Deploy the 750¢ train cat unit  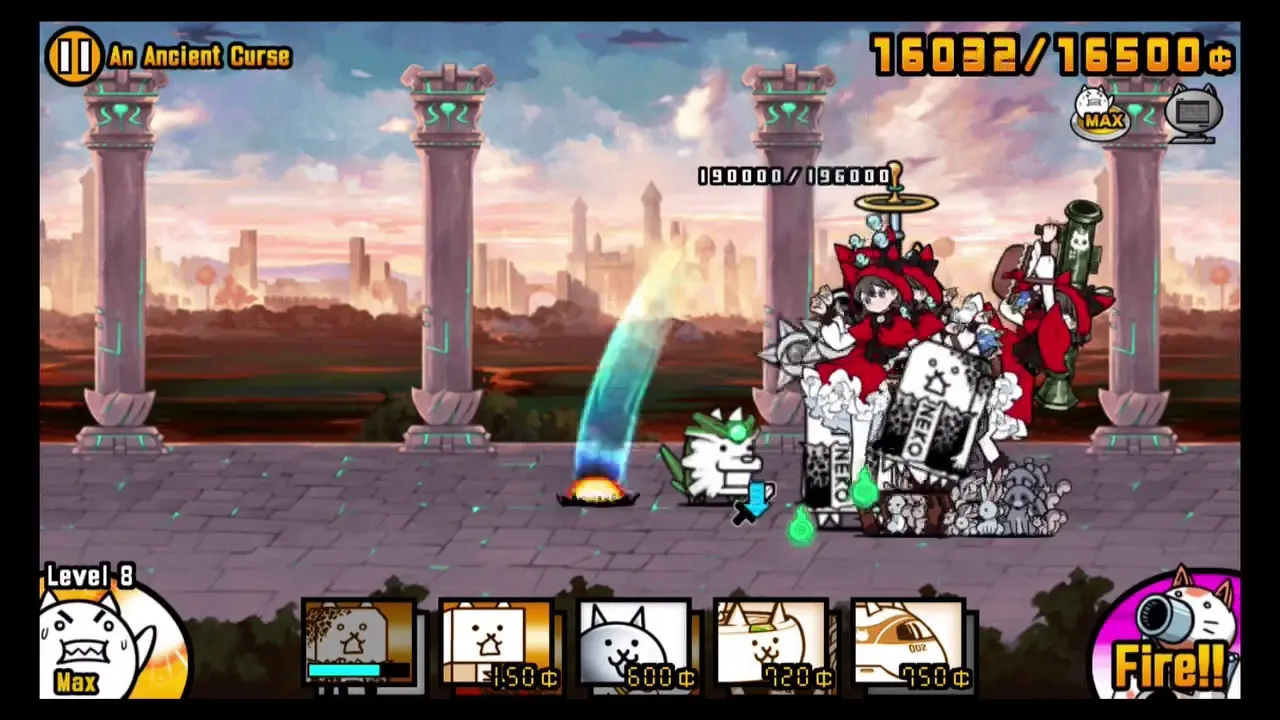coord(907,640)
